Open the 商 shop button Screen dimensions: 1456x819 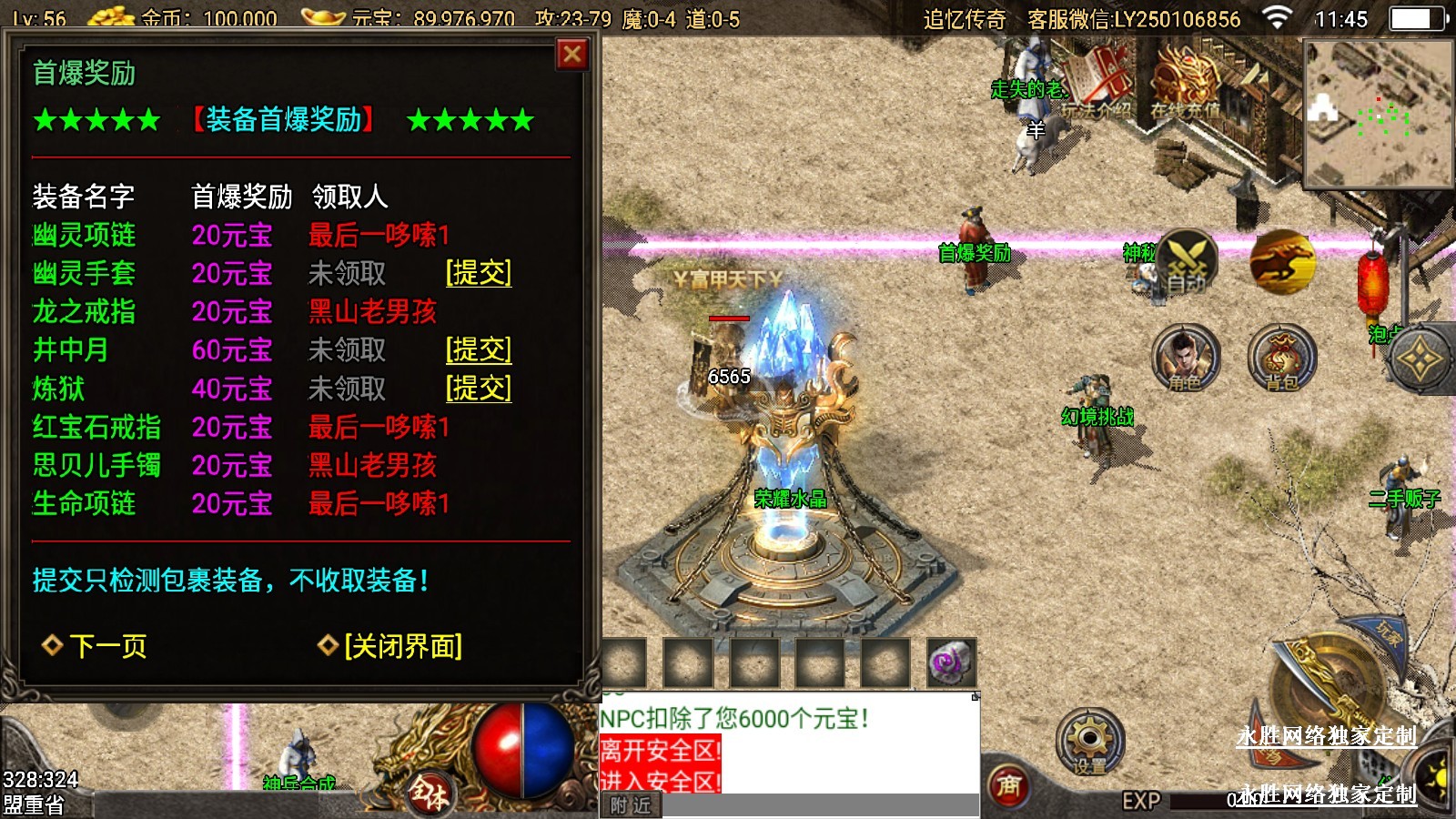1009,785
